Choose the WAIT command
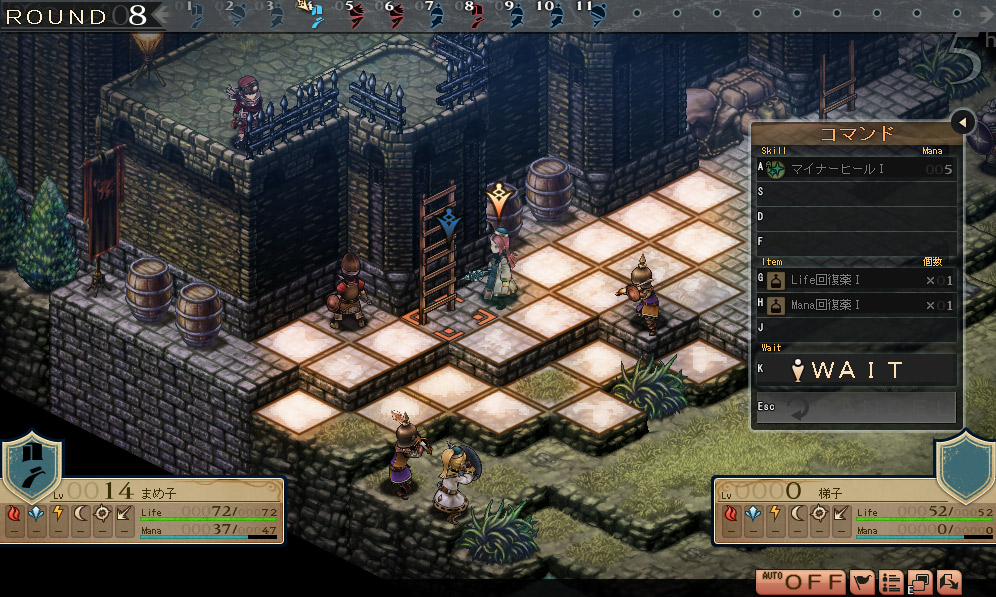The height and width of the screenshot is (597, 996). 855,370
